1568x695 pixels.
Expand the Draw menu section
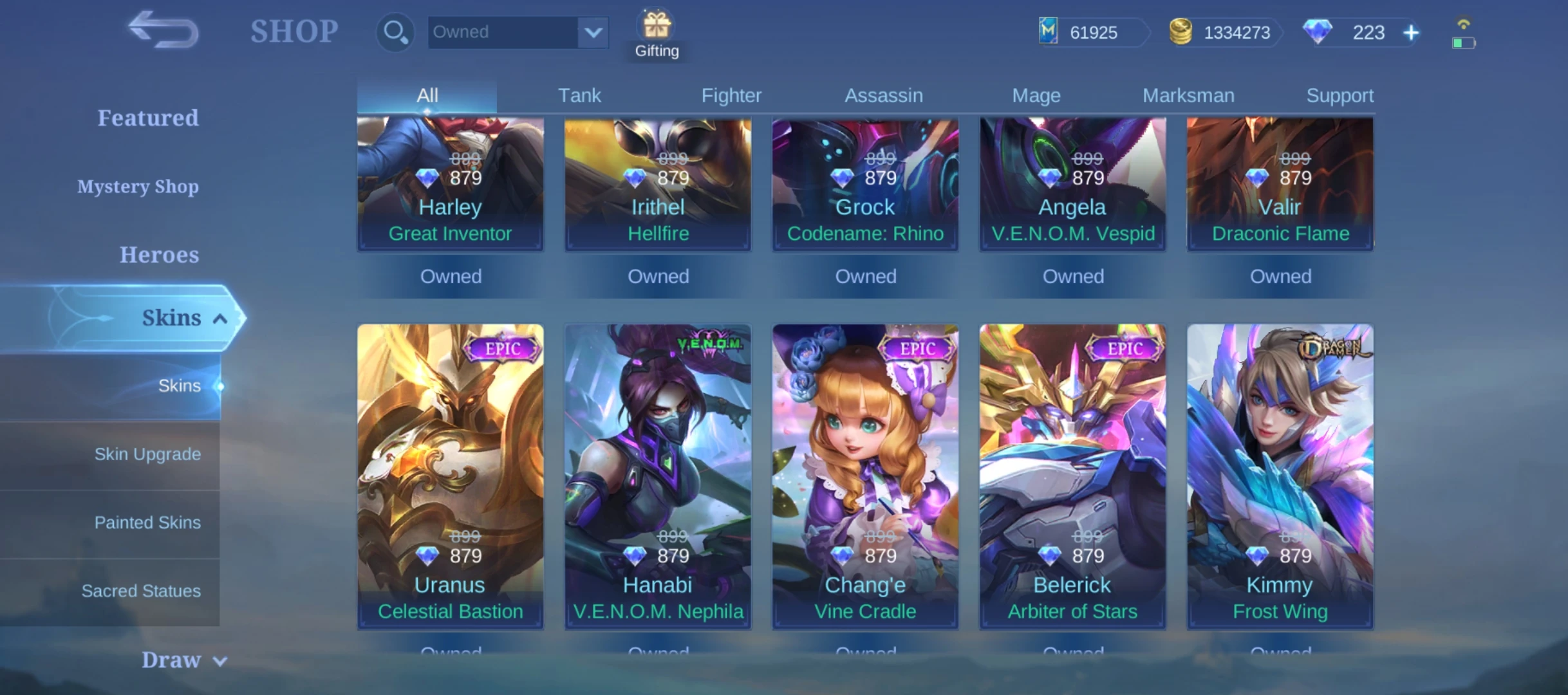point(183,660)
